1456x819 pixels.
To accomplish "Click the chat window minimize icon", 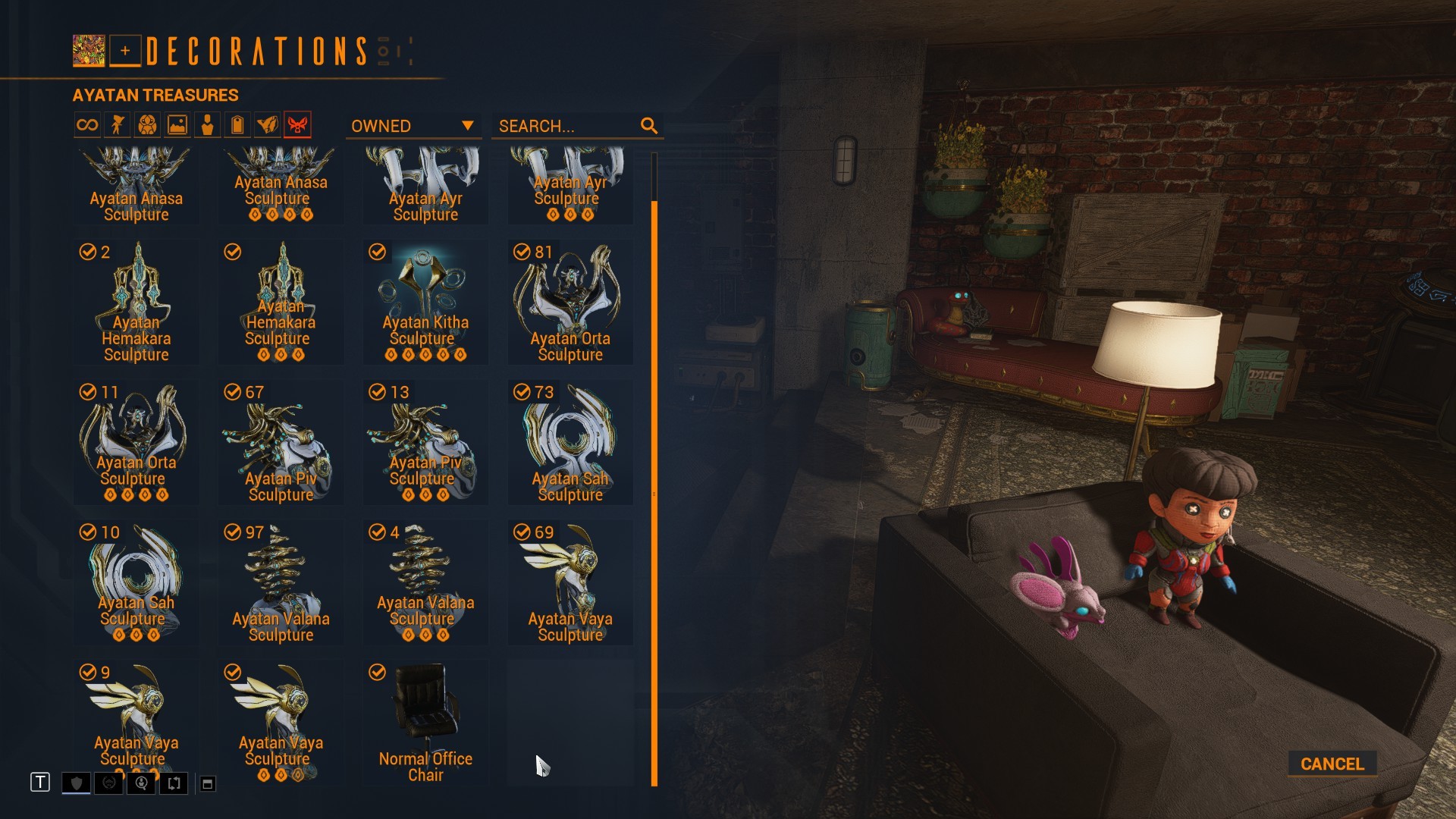I will pyautogui.click(x=207, y=783).
